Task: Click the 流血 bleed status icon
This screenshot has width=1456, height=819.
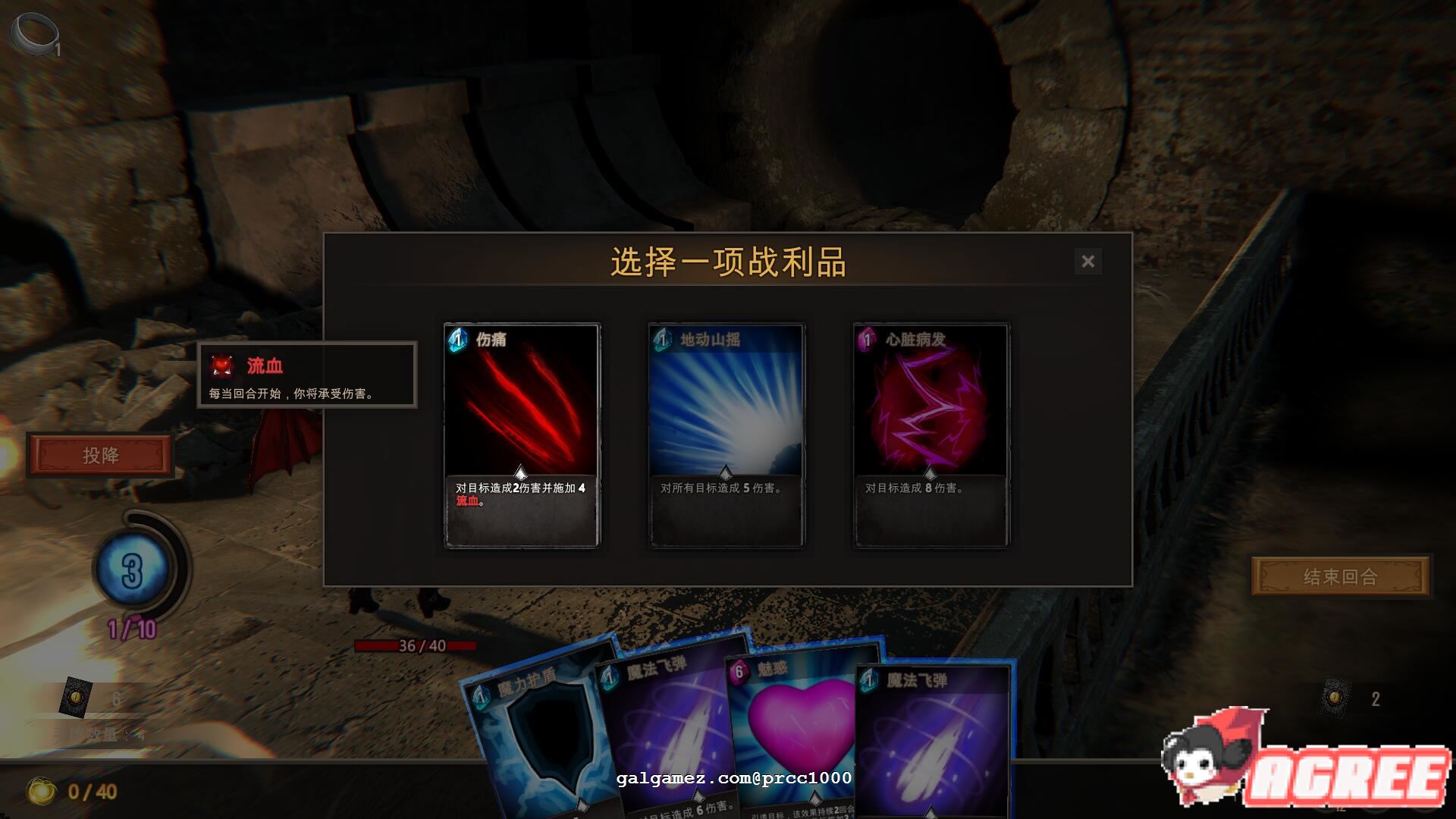Action: point(221,366)
